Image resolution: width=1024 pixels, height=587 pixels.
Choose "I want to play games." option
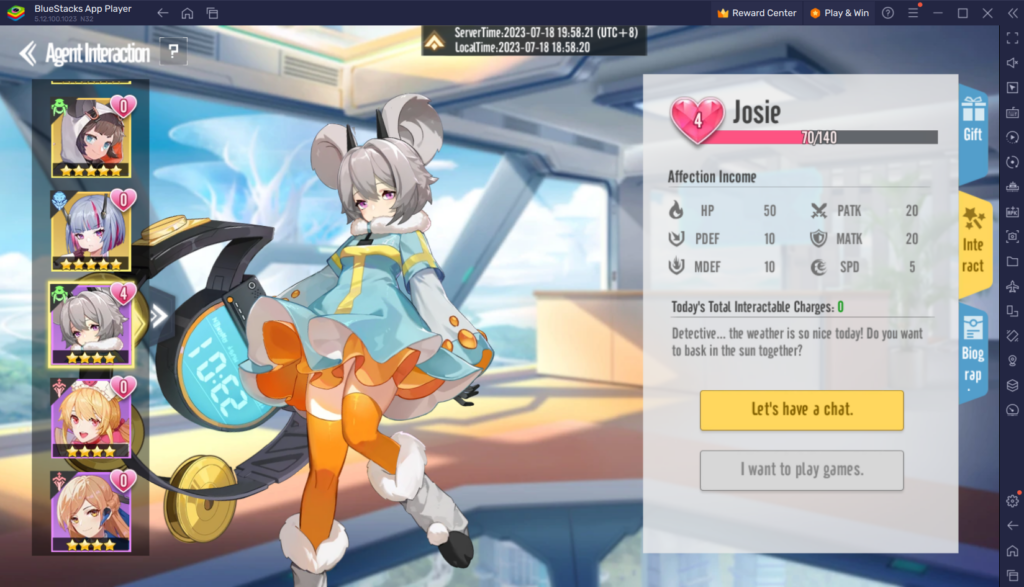pyautogui.click(x=801, y=470)
